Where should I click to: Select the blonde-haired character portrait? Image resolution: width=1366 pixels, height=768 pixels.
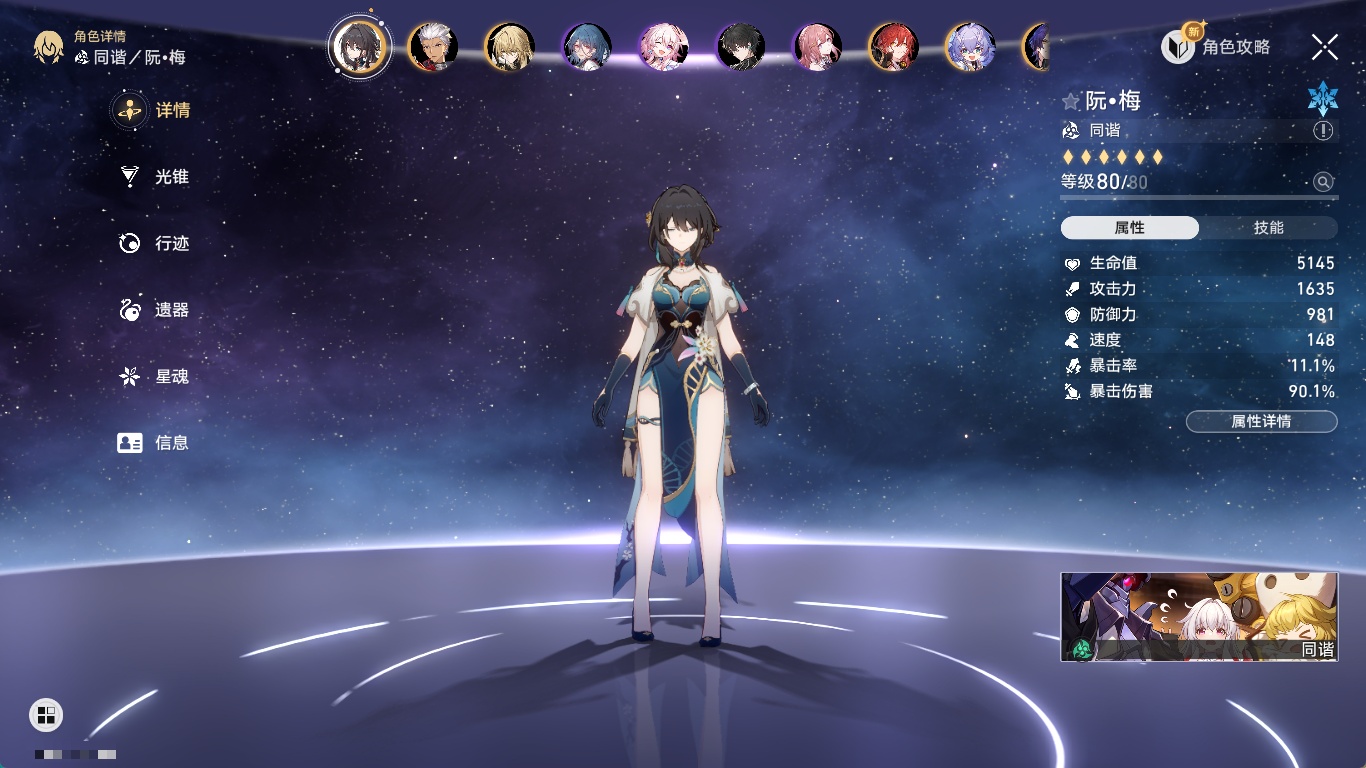click(510, 47)
